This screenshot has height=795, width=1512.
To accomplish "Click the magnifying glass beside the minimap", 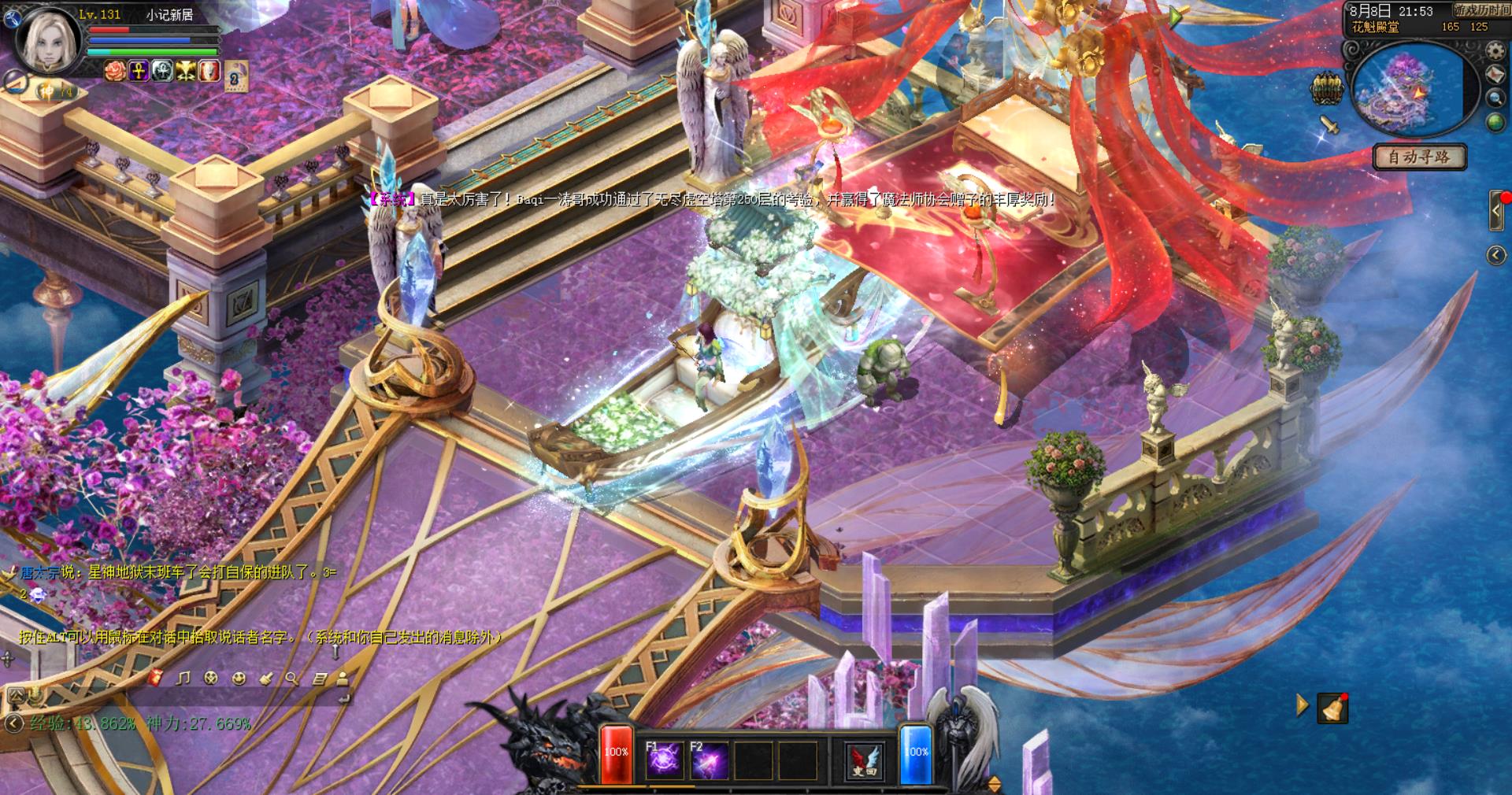I will [x=1495, y=98].
